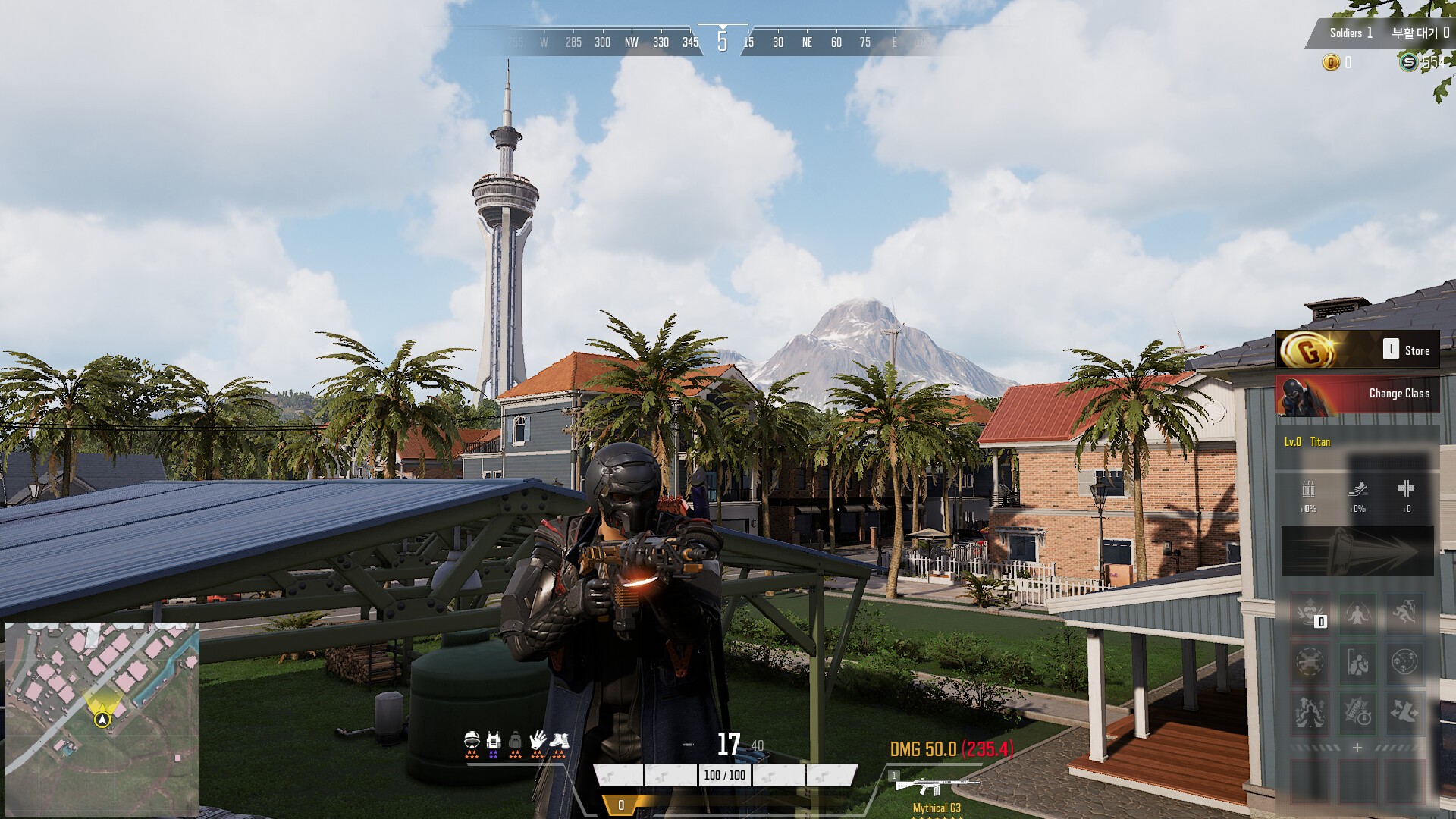Image resolution: width=1456 pixels, height=819 pixels.
Task: Select the drone skill icon
Action: pyautogui.click(x=1310, y=662)
